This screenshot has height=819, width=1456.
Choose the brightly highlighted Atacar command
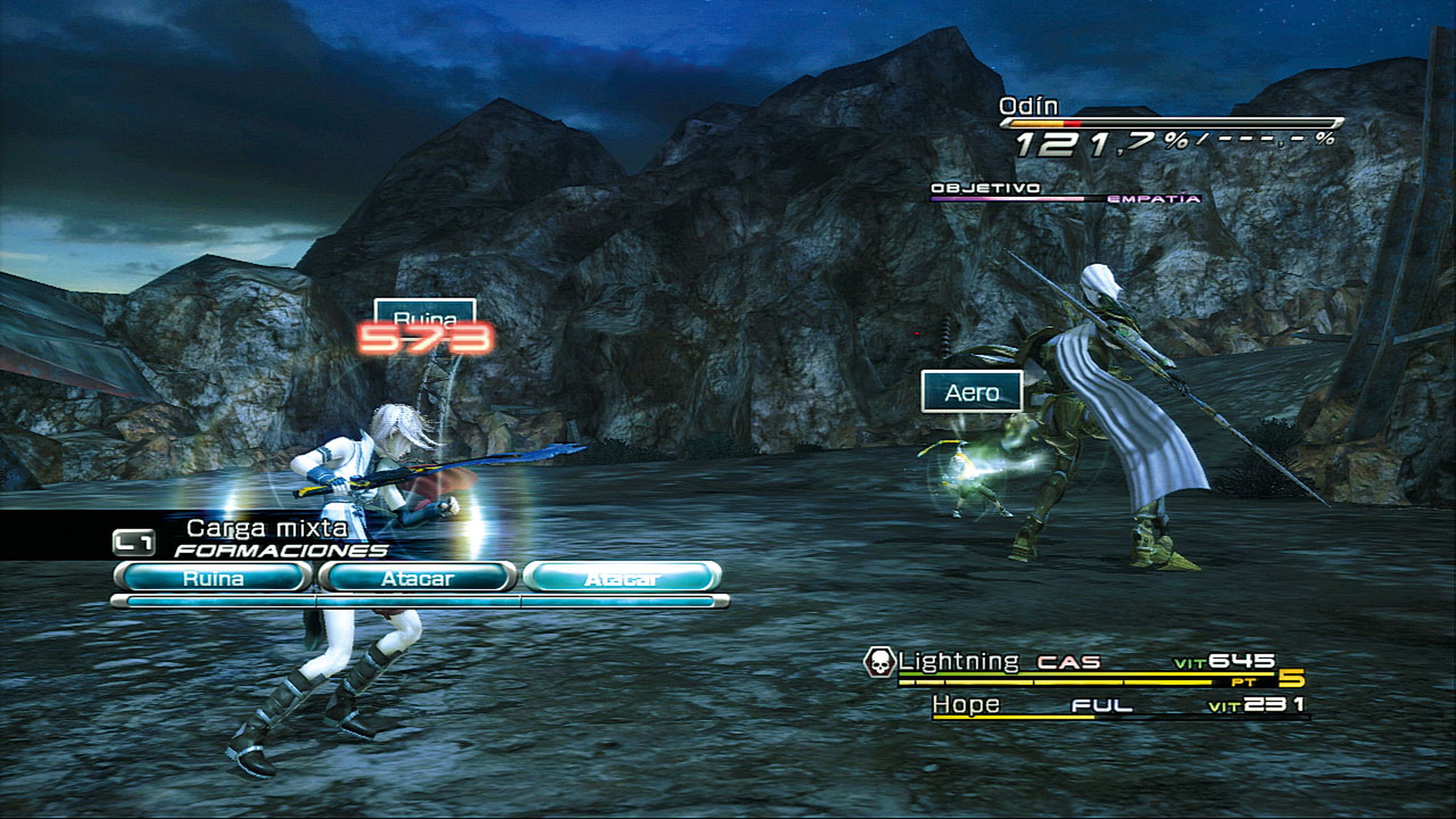click(622, 578)
